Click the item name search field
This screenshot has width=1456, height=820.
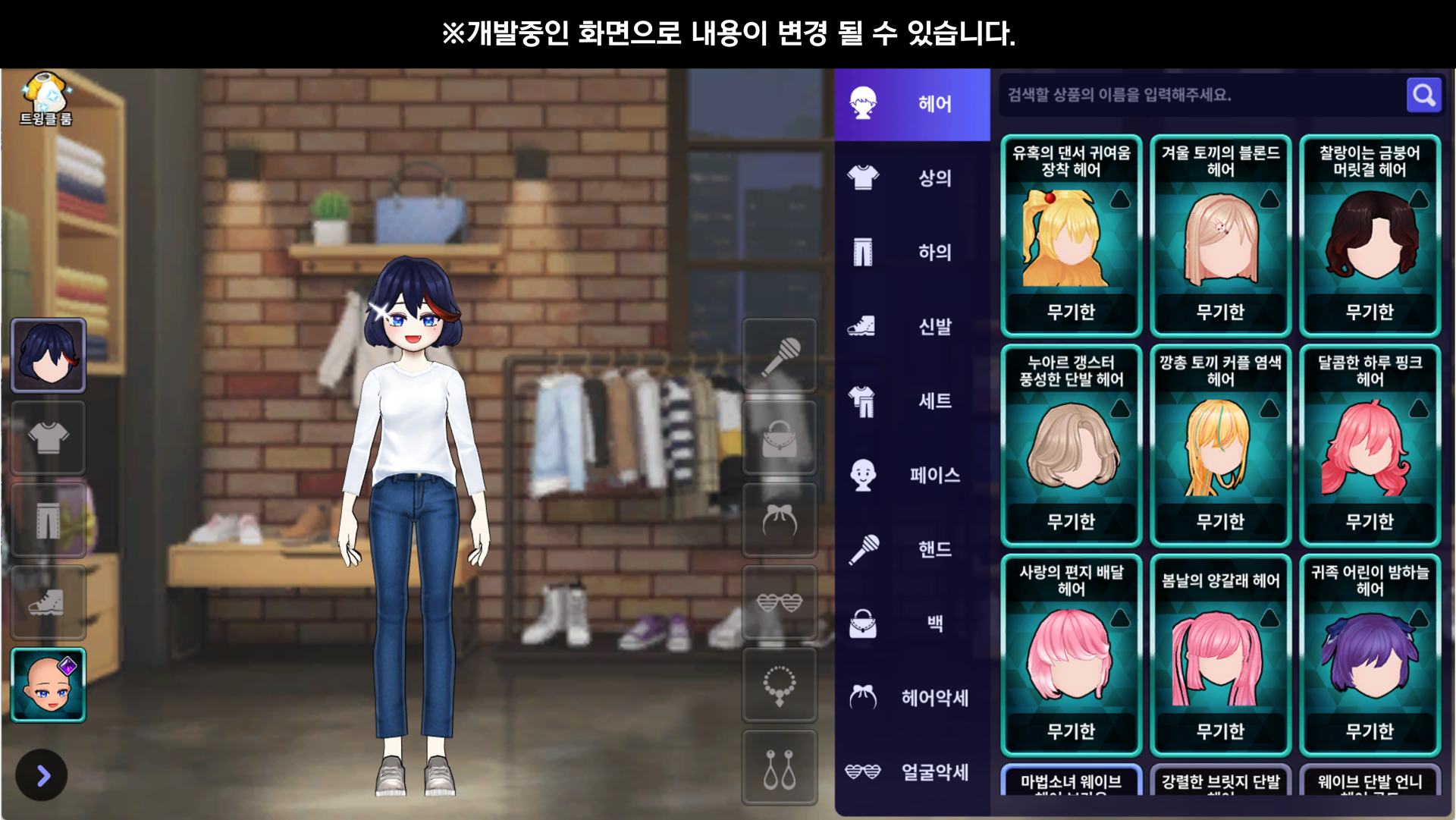point(1202,95)
